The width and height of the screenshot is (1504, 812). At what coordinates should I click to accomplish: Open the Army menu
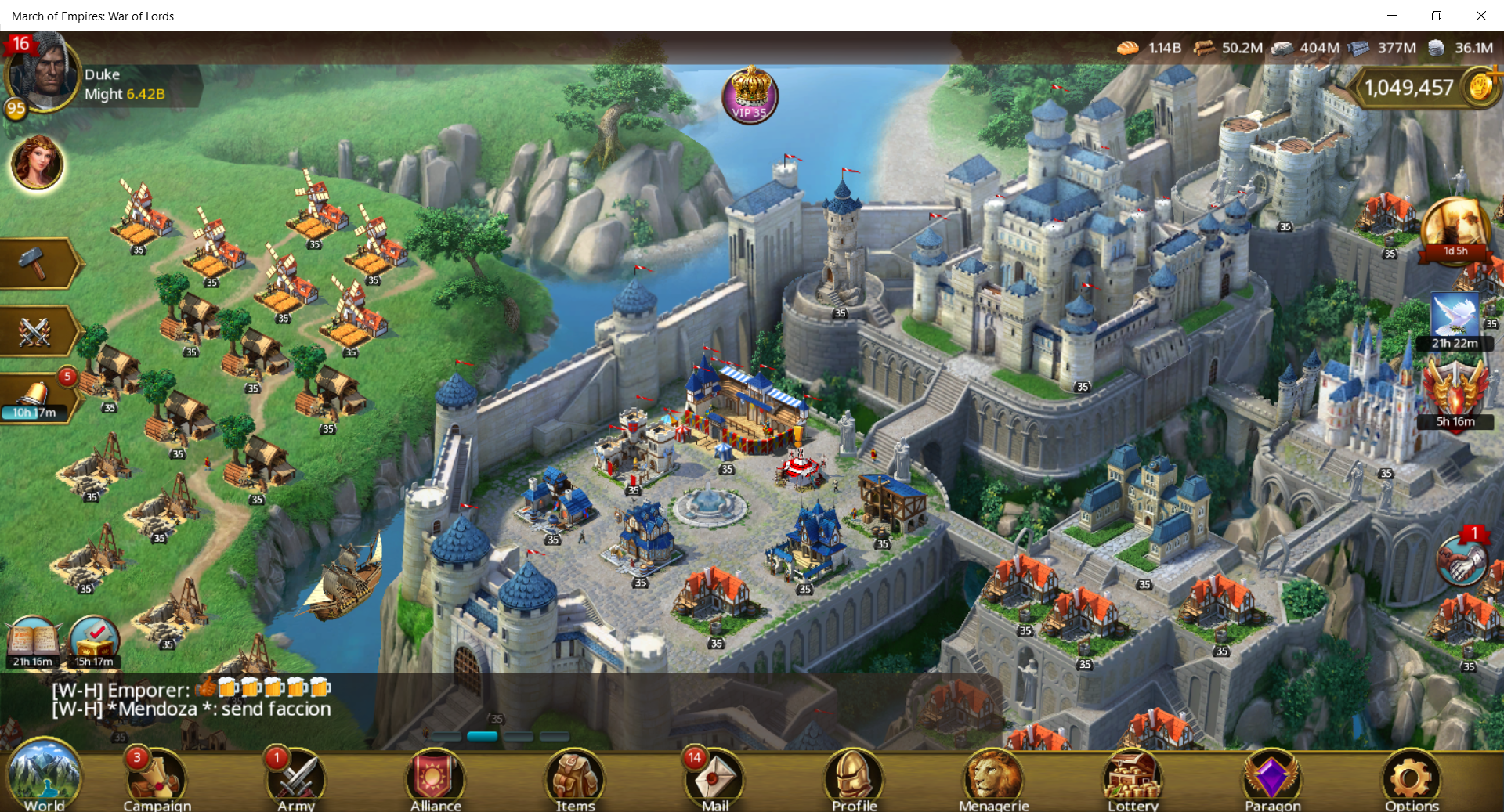pos(296,779)
